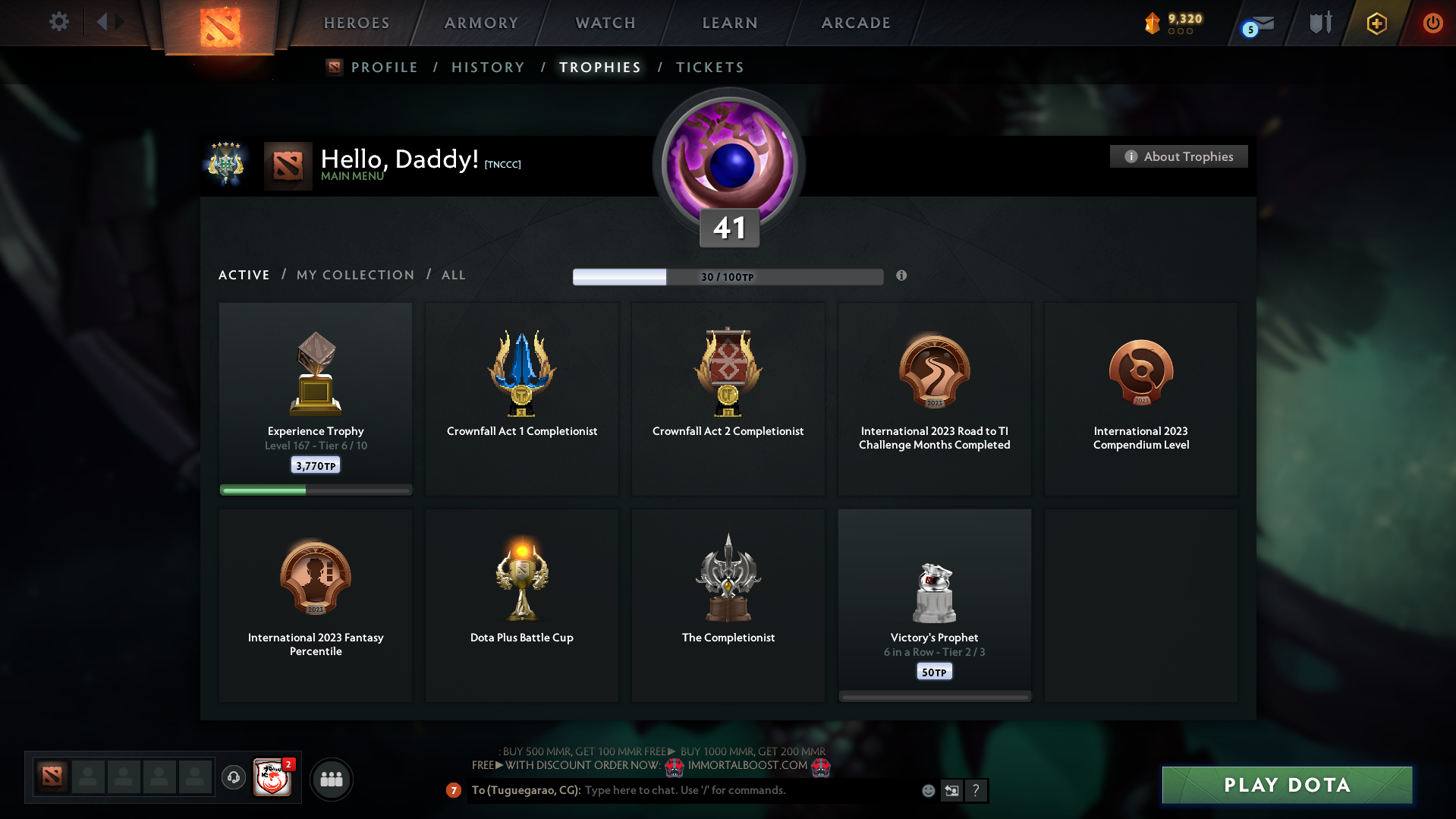Click the shield and sword icon in top bar
This screenshot has width=1456, height=819.
point(1319,23)
